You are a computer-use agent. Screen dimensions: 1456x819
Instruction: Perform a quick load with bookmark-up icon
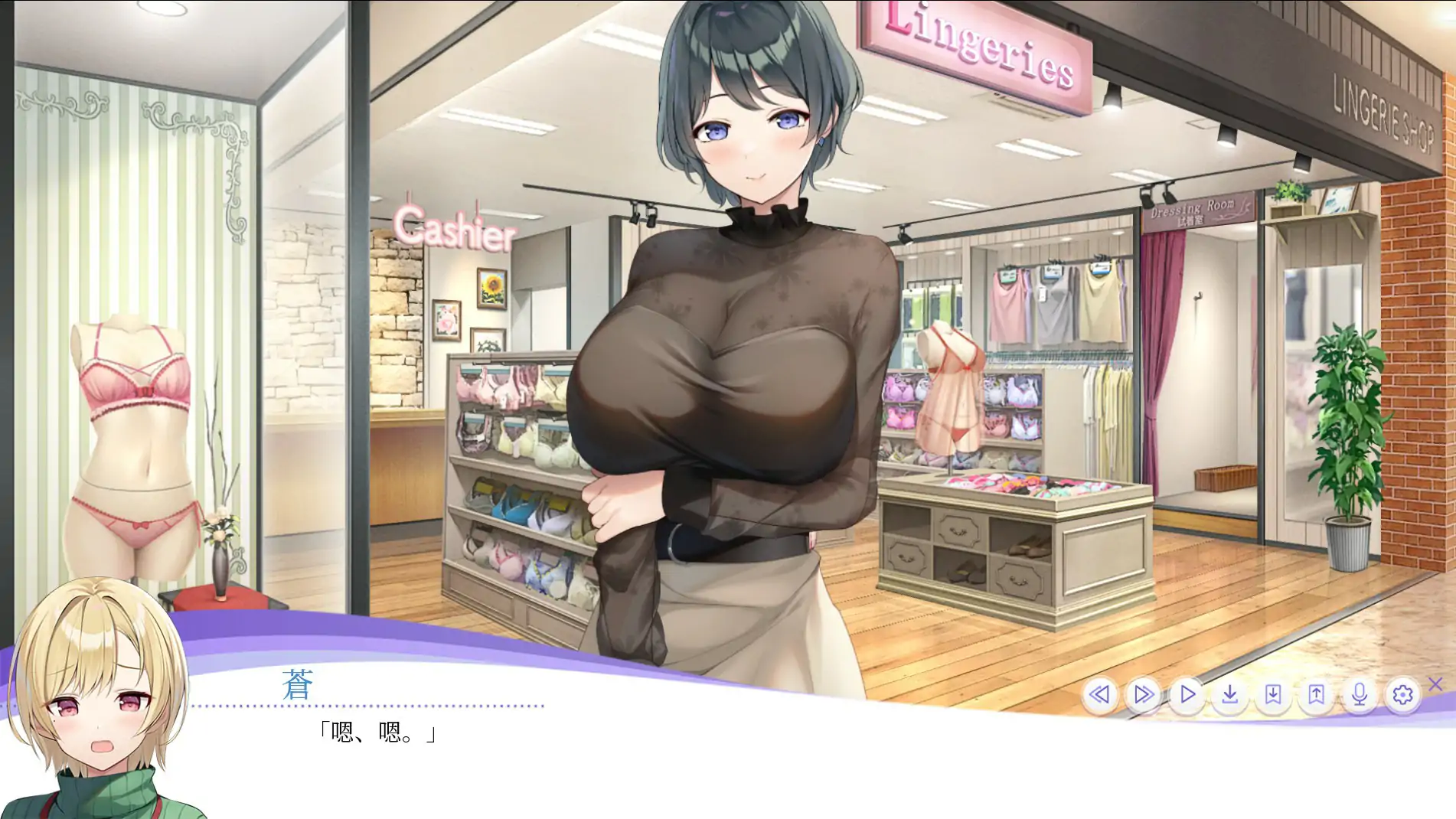[x=1315, y=693]
